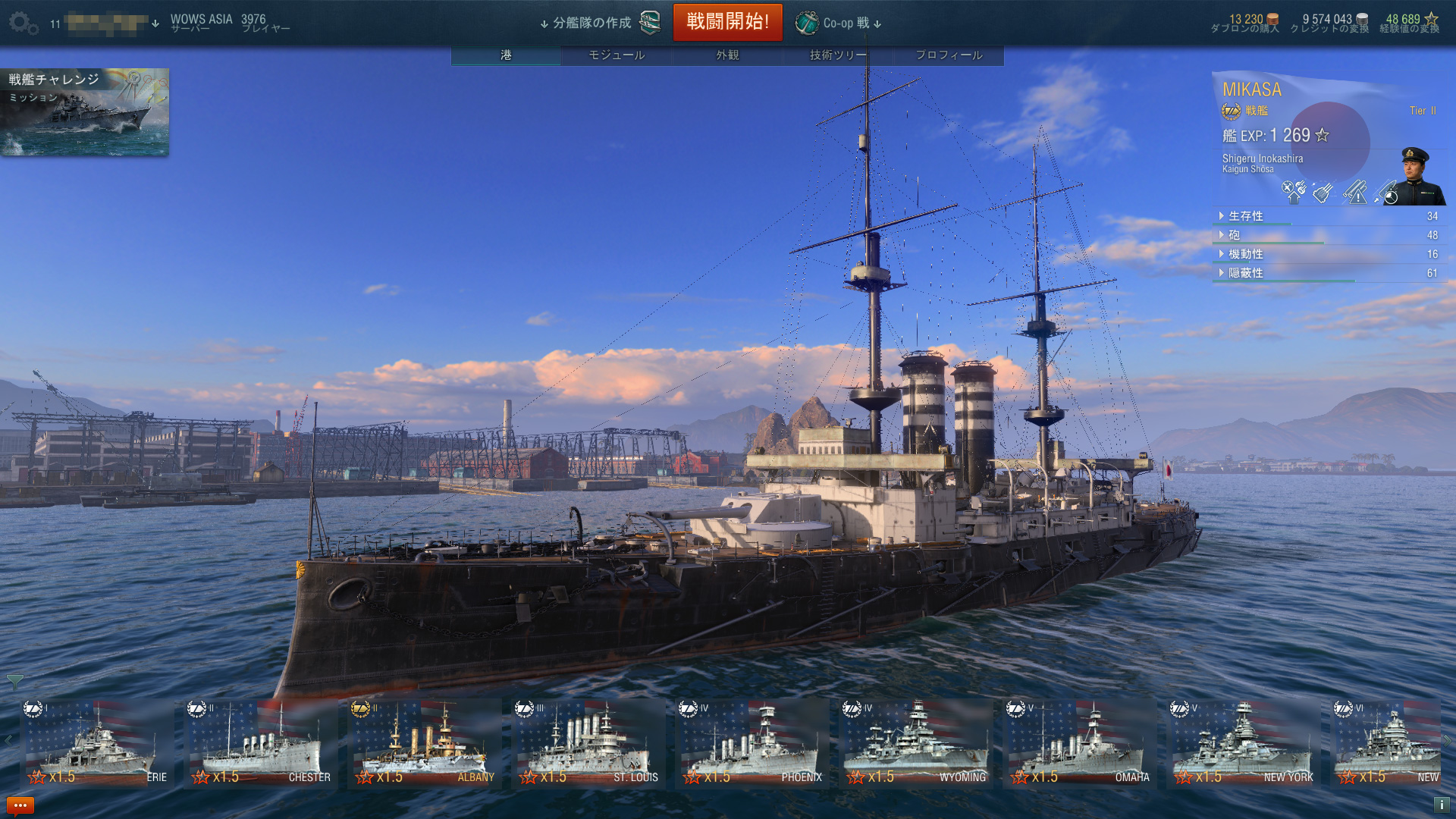Open the settings gear menu
This screenshot has width=1456, height=819.
(x=23, y=24)
